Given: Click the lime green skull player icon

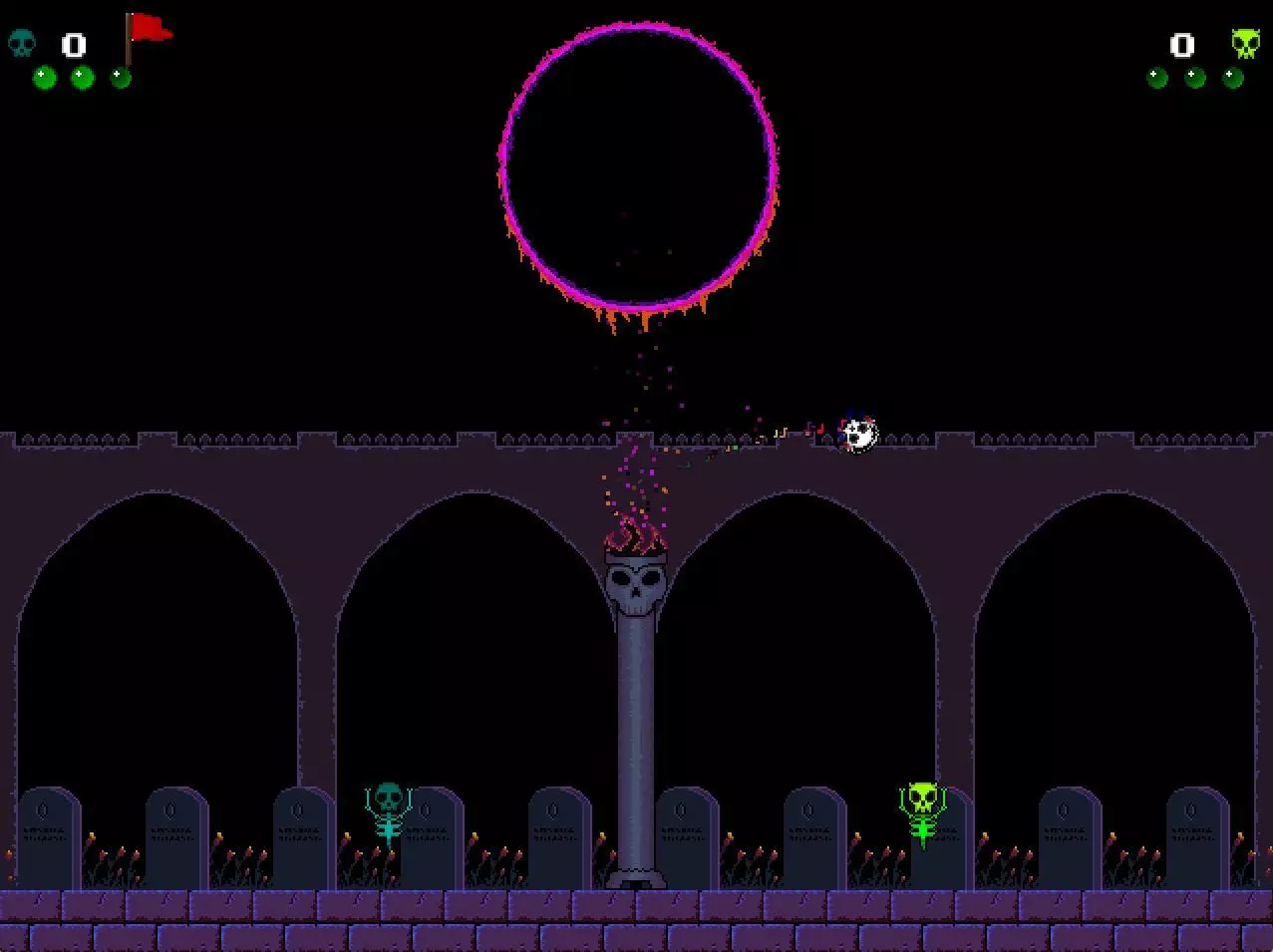Looking at the screenshot, I should coord(1244,44).
